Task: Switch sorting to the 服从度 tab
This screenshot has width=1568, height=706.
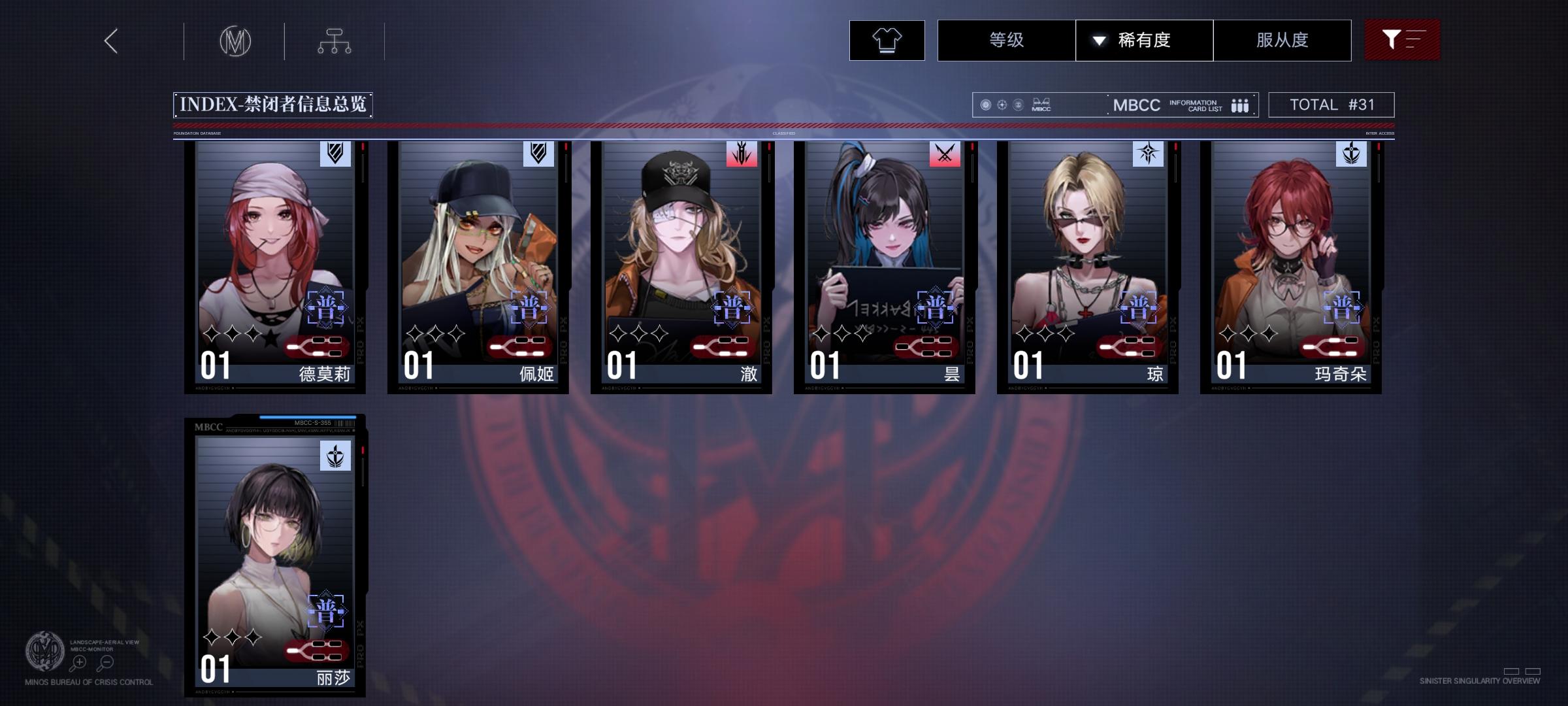Action: tap(1282, 40)
